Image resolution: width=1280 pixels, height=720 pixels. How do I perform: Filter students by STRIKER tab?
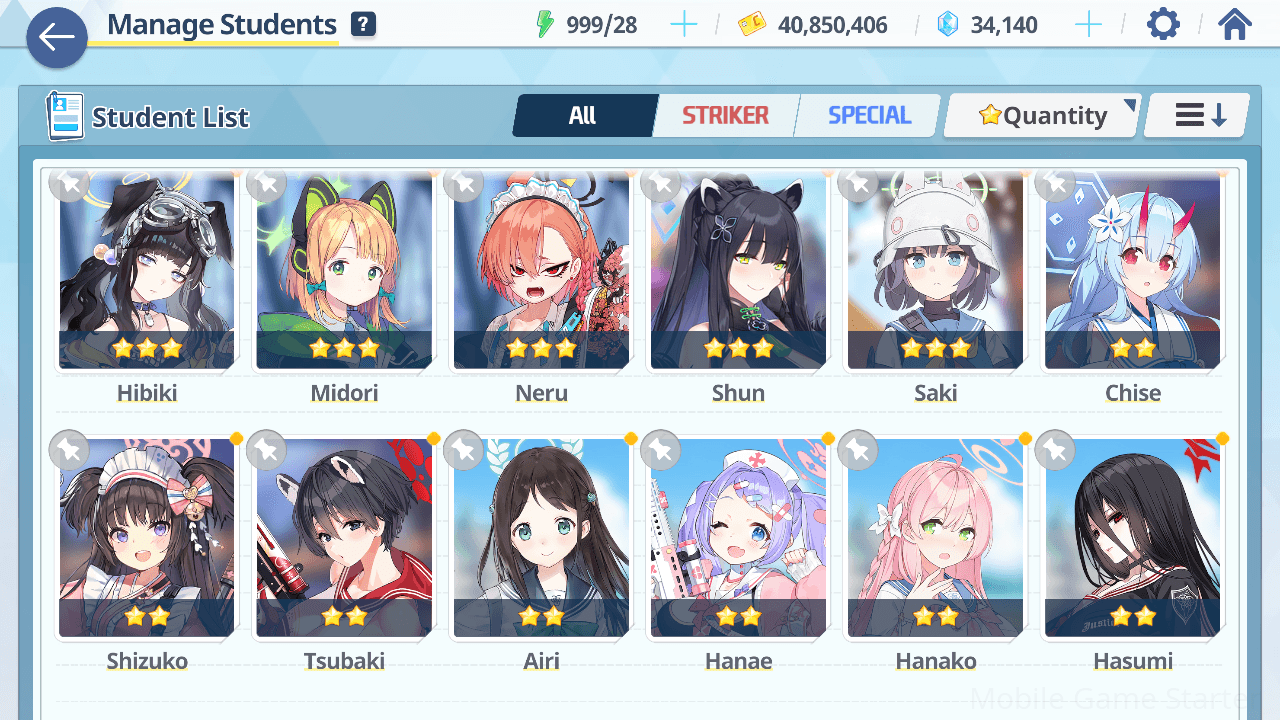coord(725,116)
